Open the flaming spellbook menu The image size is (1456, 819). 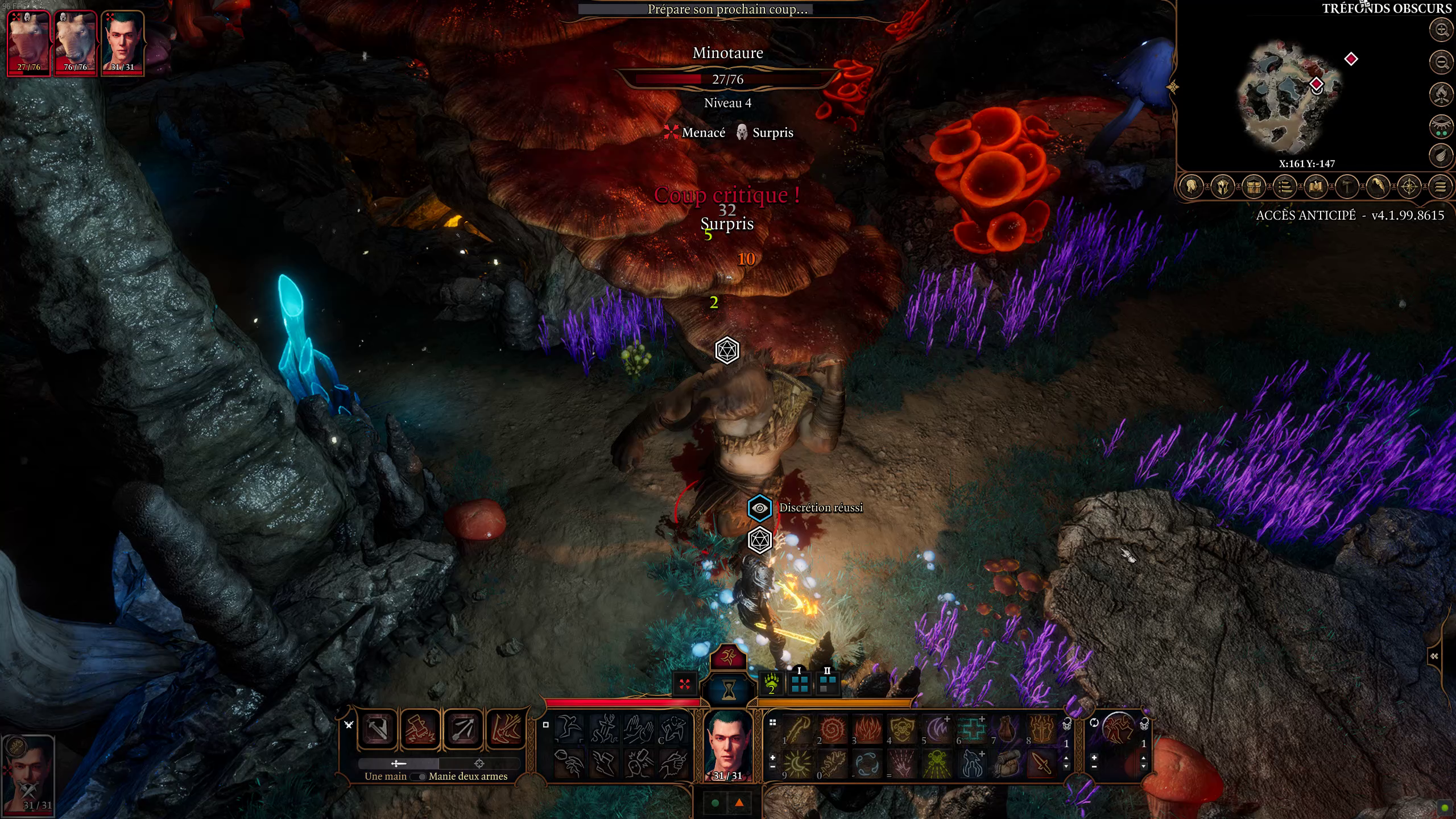pos(1316,187)
